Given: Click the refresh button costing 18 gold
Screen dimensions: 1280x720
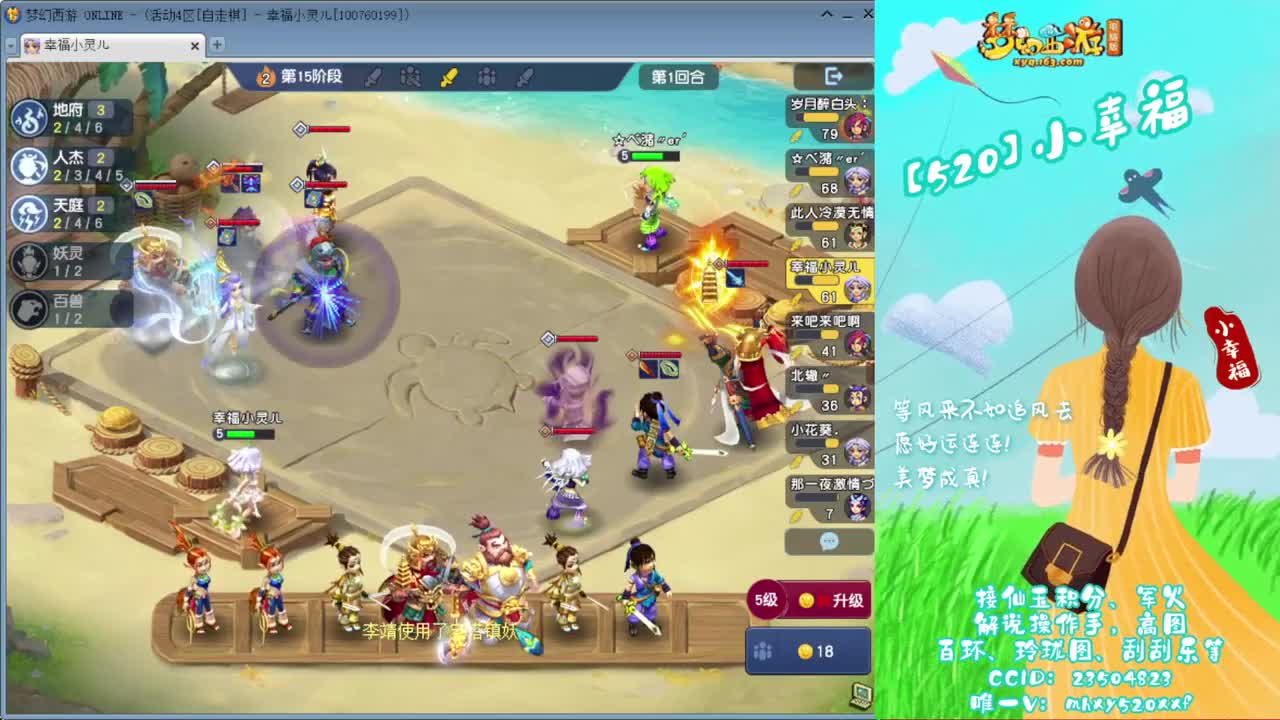Looking at the screenshot, I should [x=808, y=650].
